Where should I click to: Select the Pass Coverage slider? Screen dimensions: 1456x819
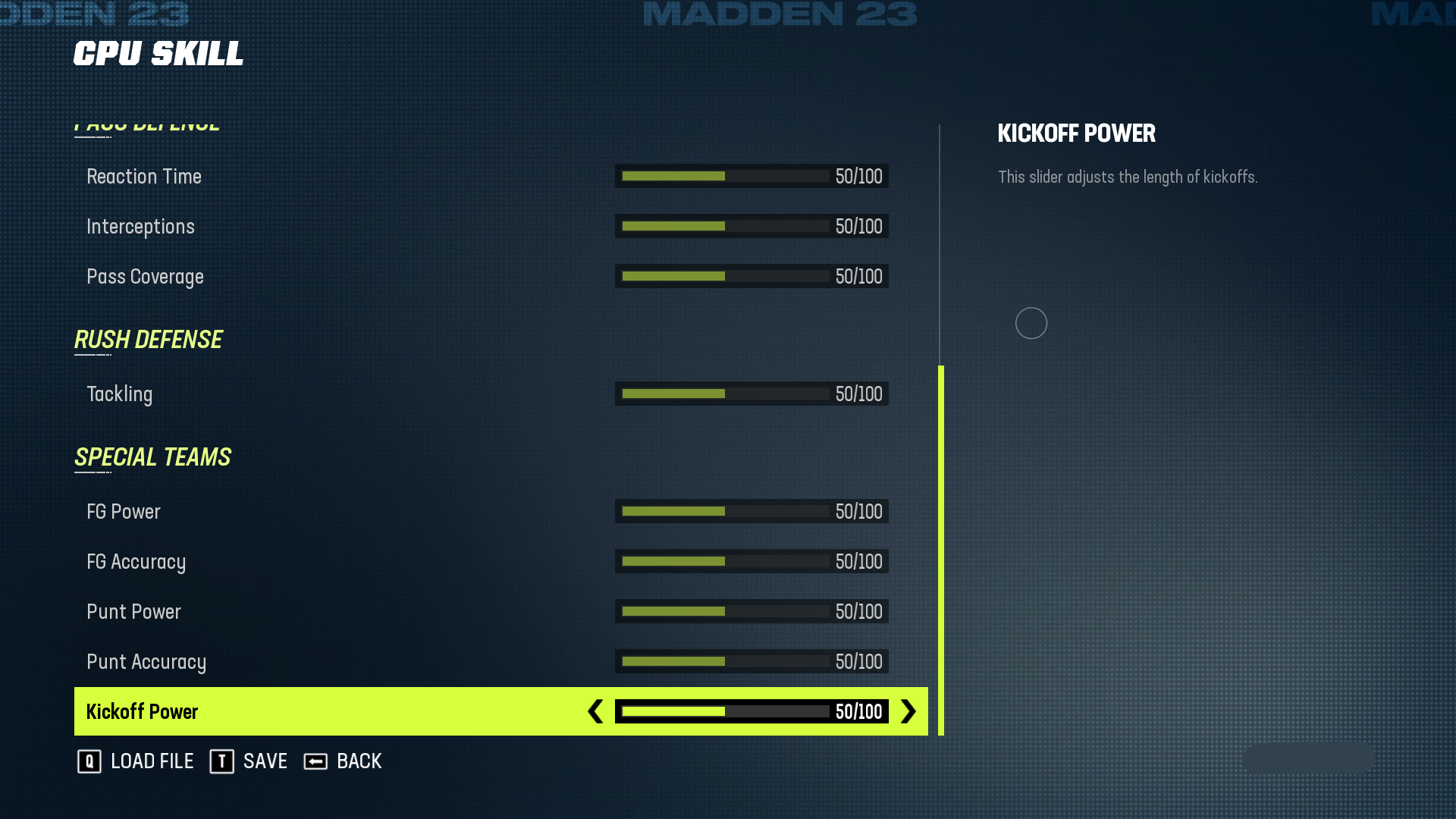tap(751, 276)
